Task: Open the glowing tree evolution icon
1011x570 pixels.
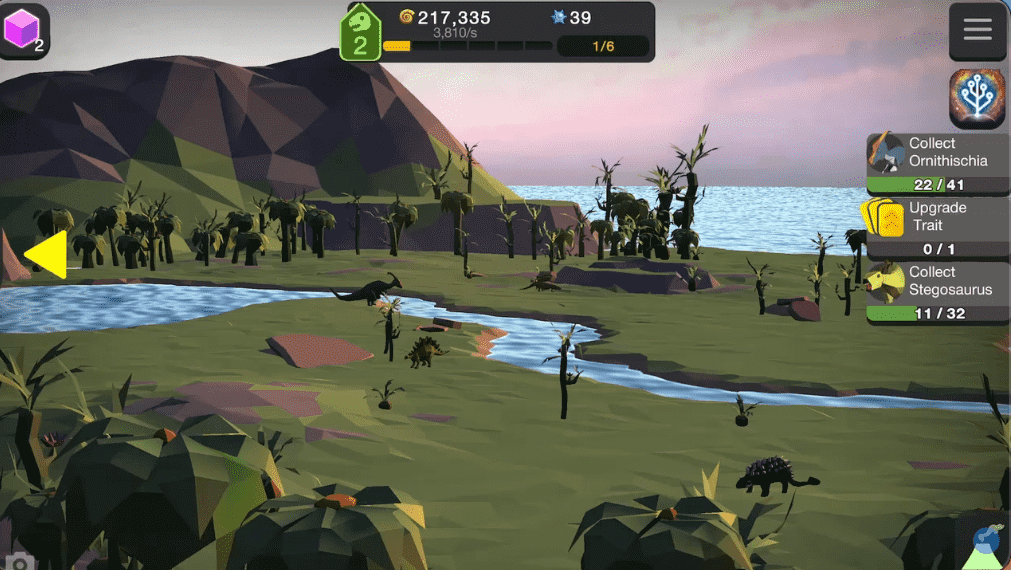Action: [977, 99]
